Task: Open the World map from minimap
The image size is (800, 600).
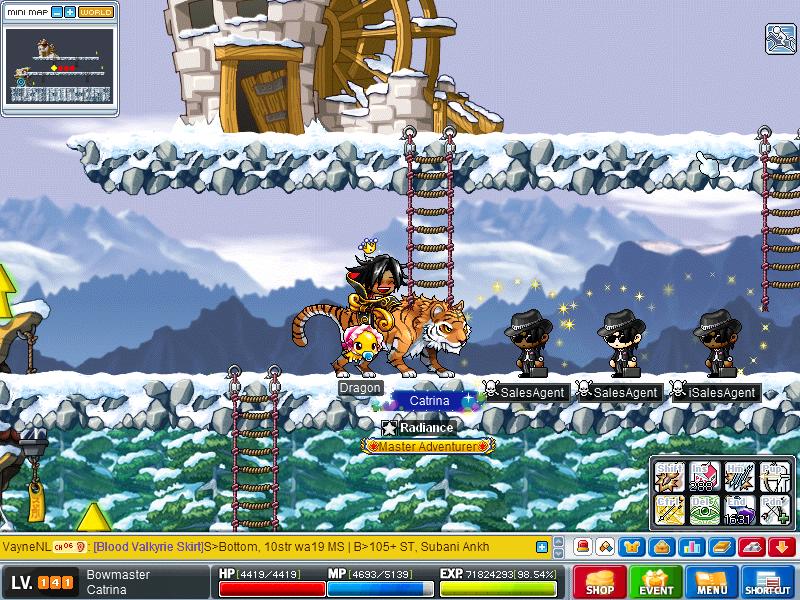Action: (x=96, y=12)
